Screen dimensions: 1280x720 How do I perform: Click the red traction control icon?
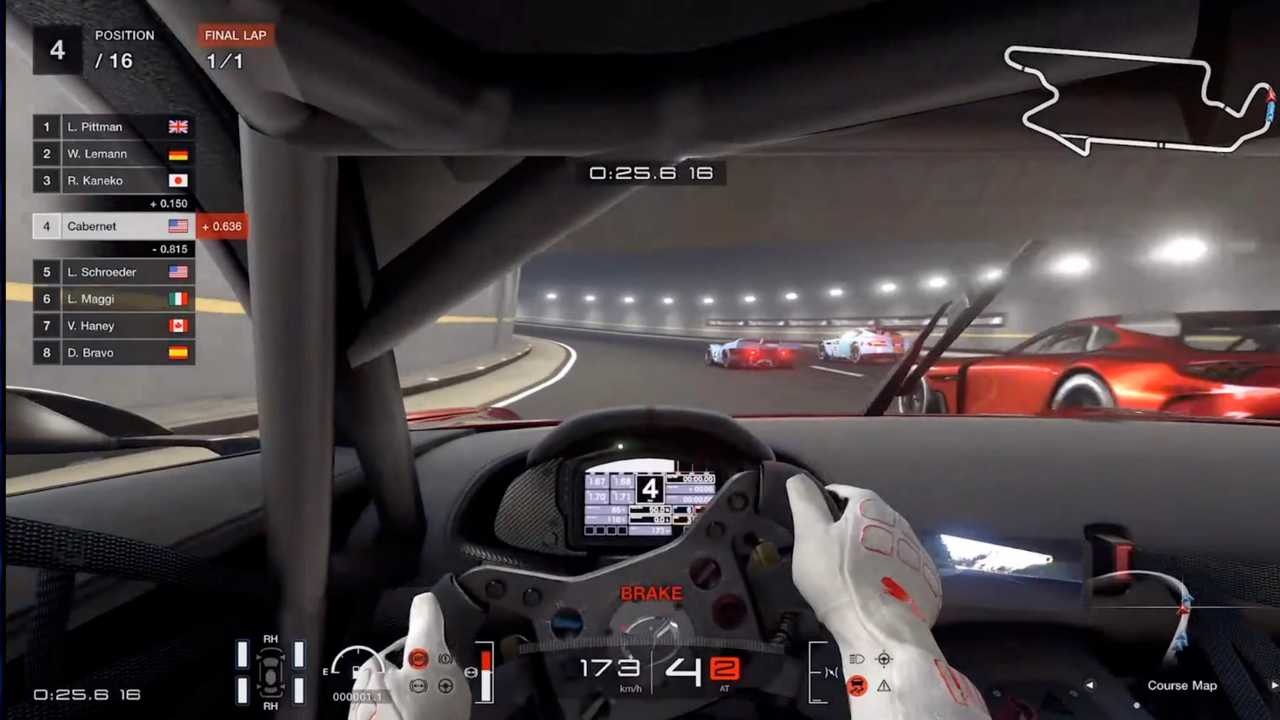click(857, 686)
